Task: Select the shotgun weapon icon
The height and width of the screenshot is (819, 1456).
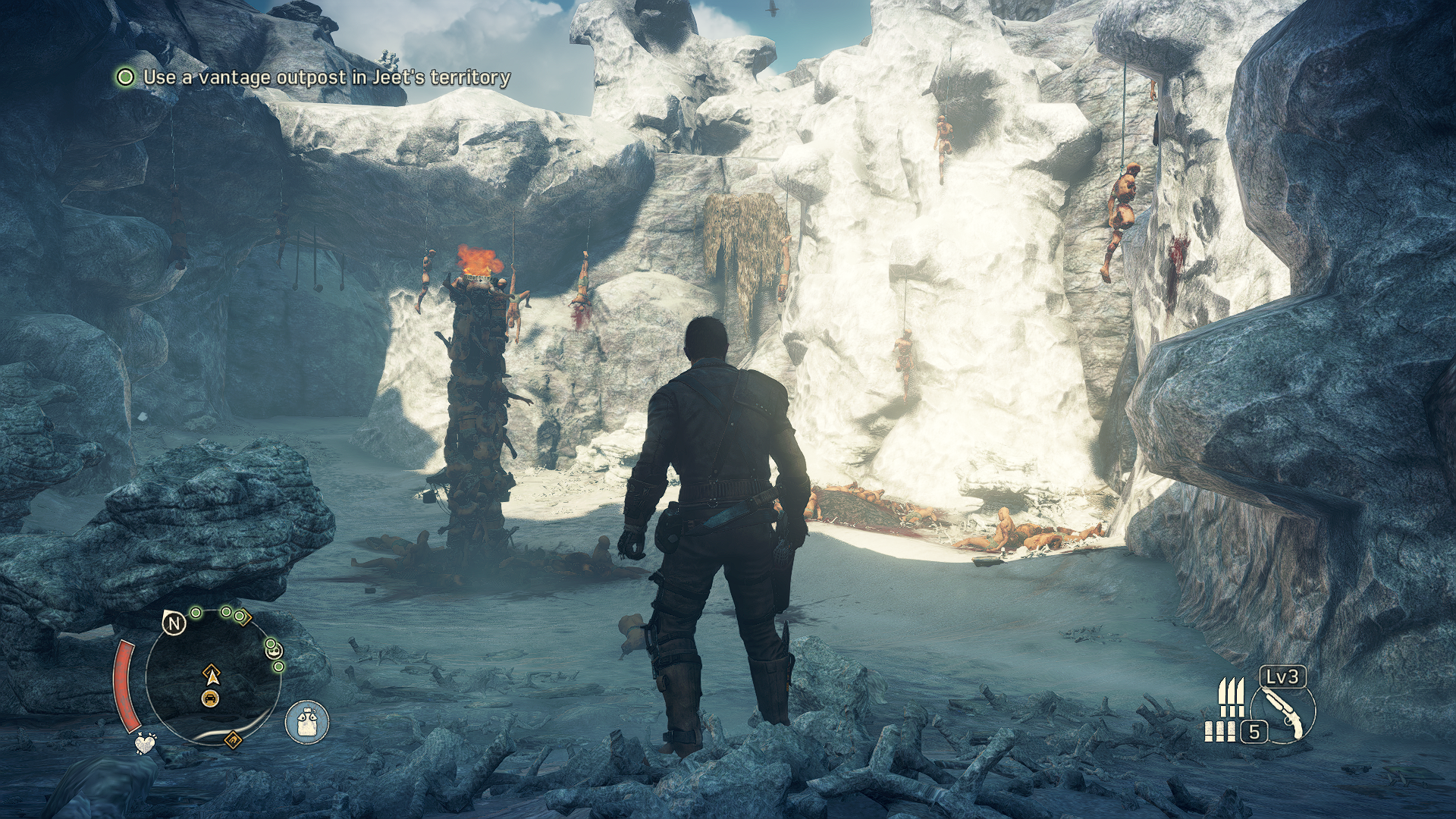Action: click(x=1282, y=712)
